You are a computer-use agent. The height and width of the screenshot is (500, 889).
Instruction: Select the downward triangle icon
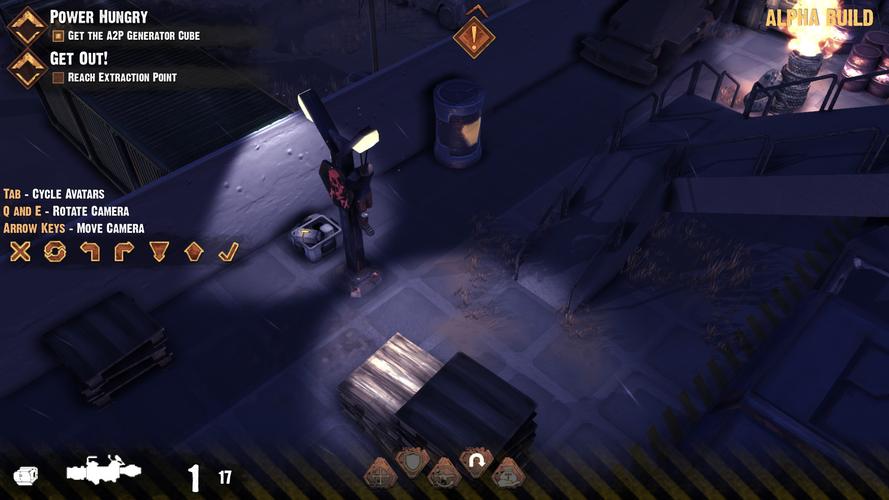pyautogui.click(x=159, y=251)
